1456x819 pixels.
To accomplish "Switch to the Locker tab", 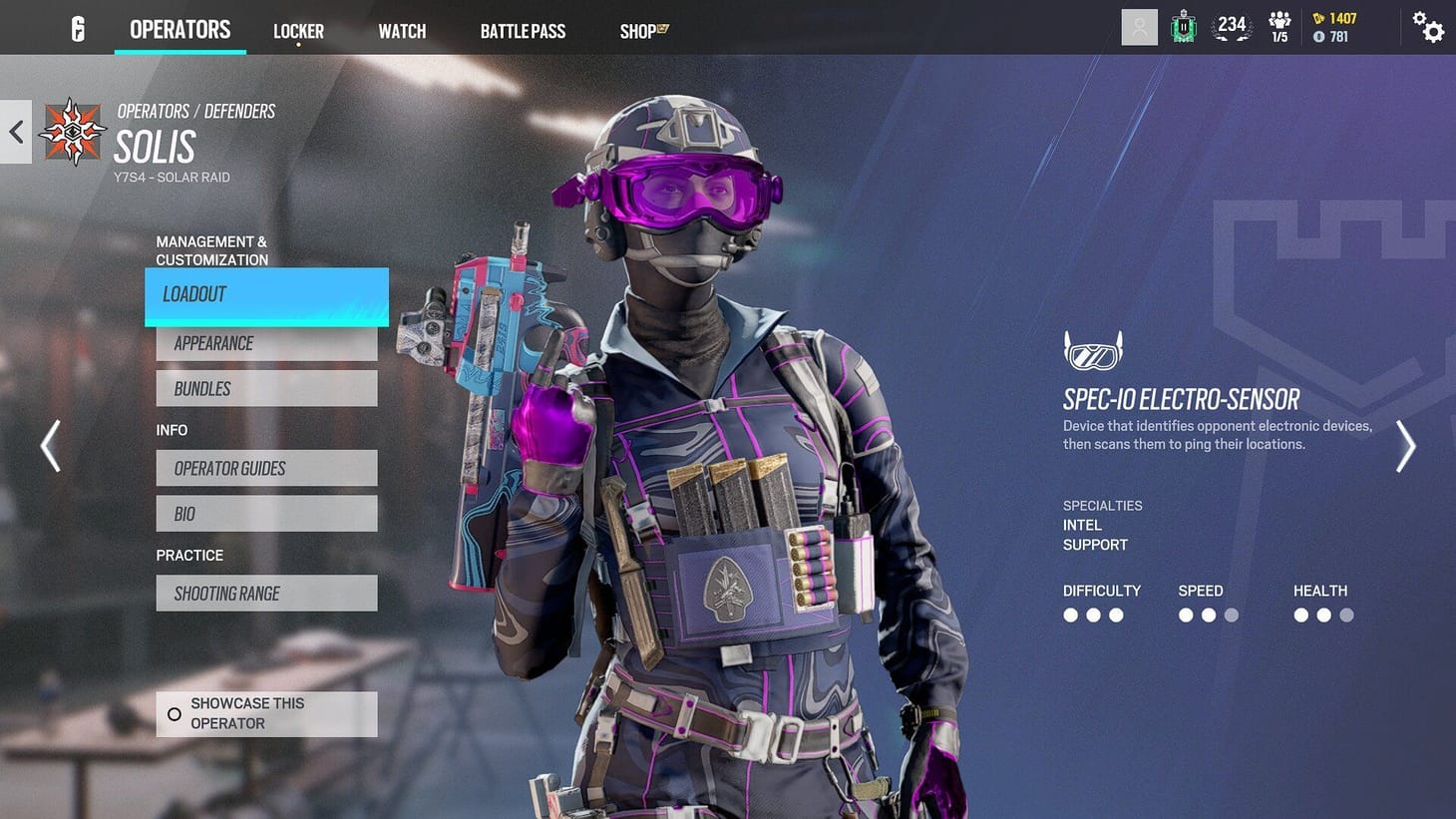I will point(298,31).
